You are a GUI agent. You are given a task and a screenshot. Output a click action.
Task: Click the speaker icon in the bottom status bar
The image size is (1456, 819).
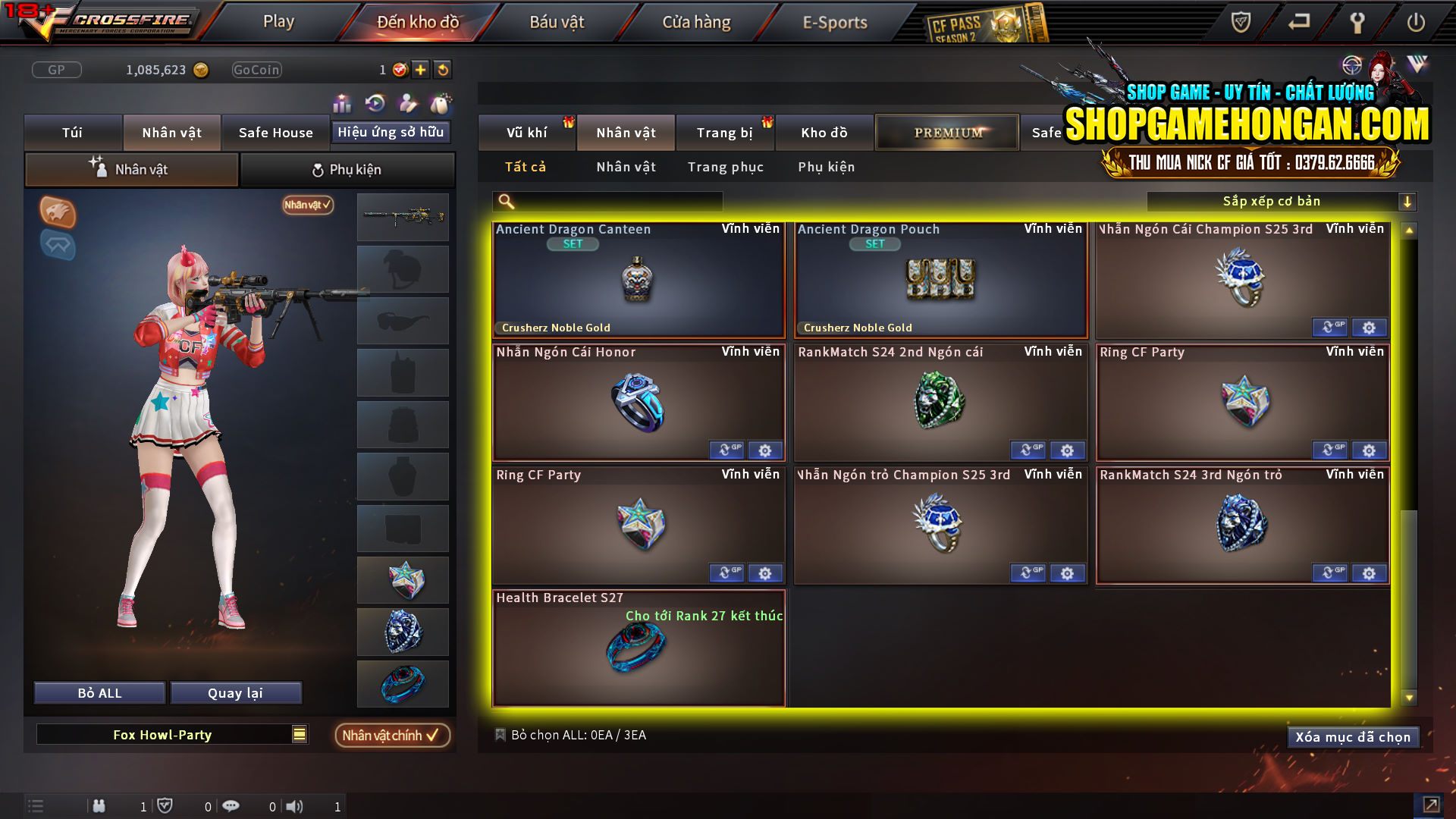[x=294, y=806]
